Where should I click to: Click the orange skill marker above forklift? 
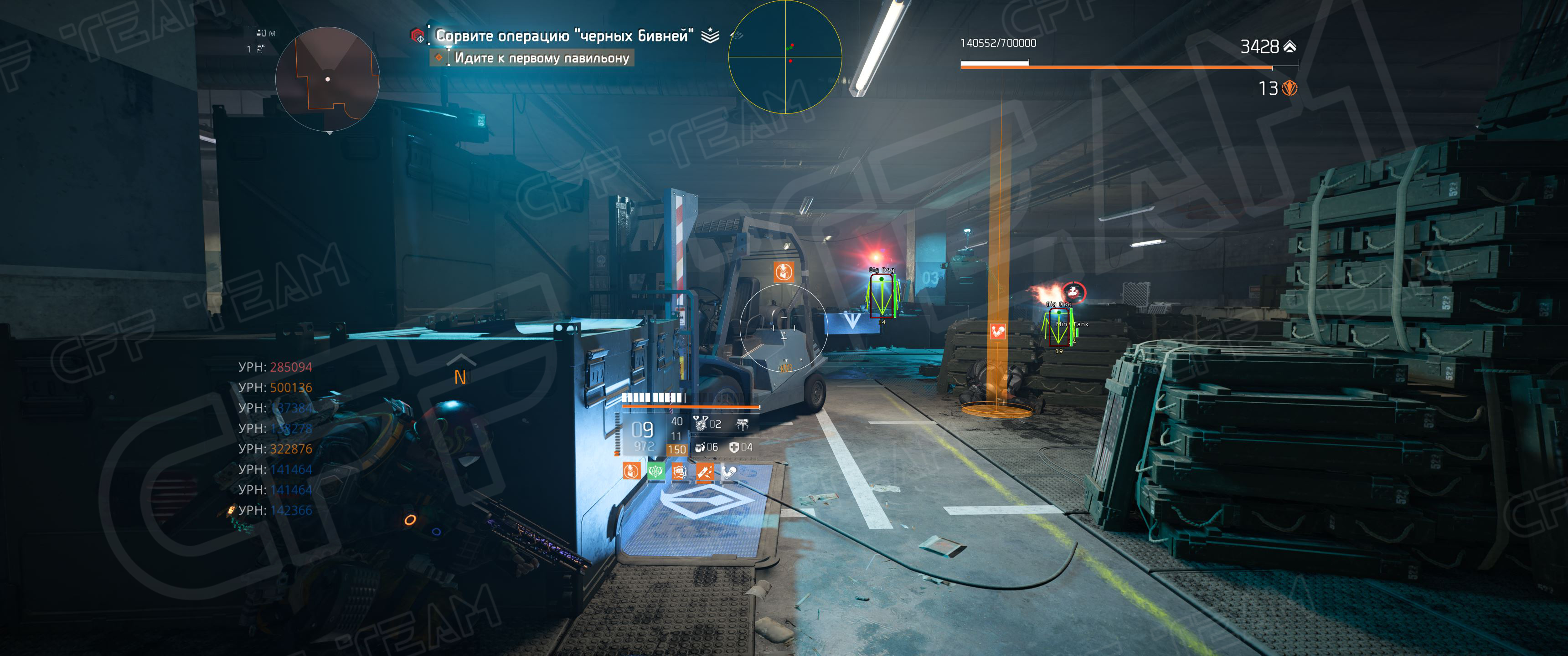pyautogui.click(x=784, y=272)
